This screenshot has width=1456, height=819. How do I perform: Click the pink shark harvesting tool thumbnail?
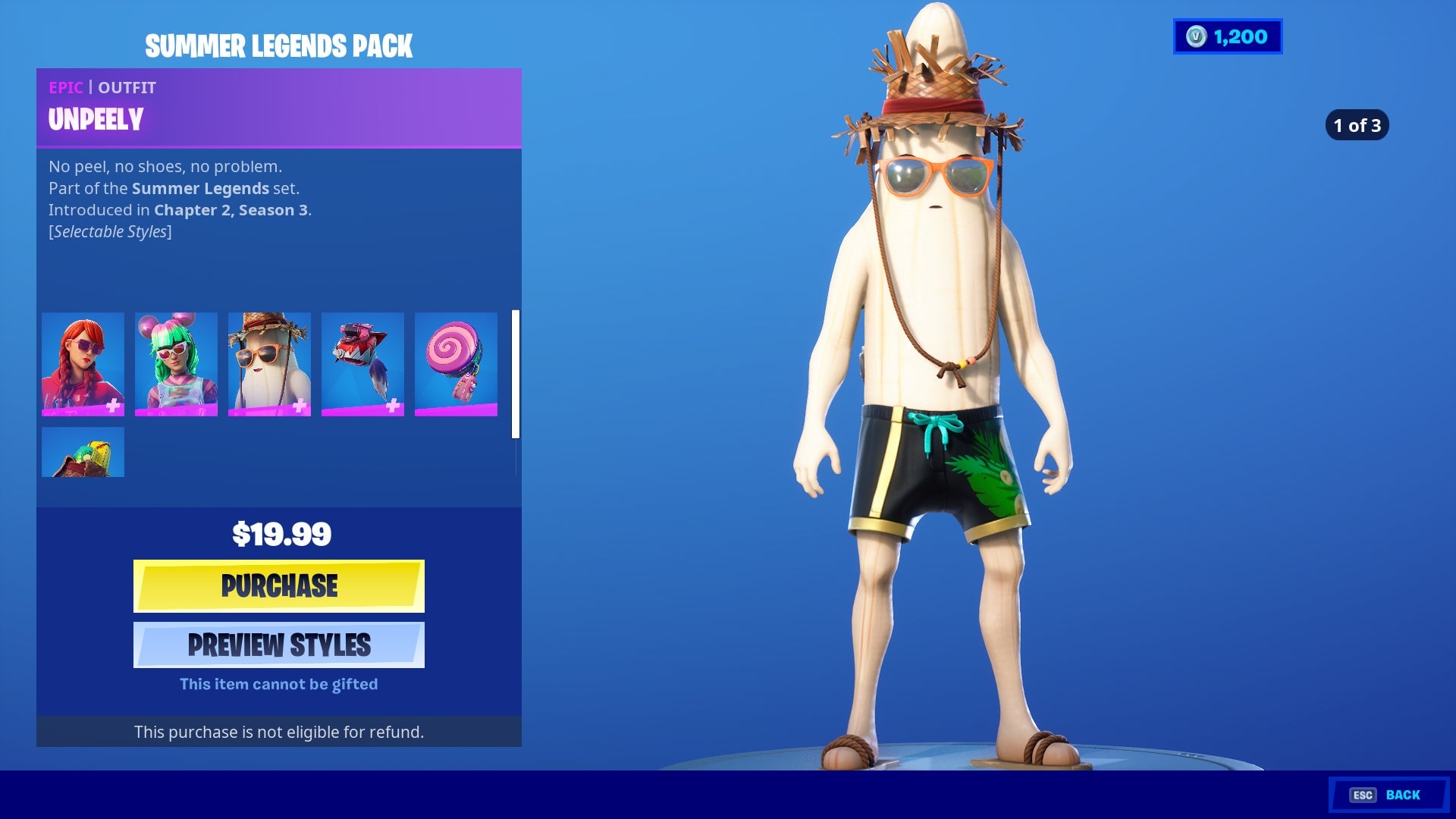(362, 365)
